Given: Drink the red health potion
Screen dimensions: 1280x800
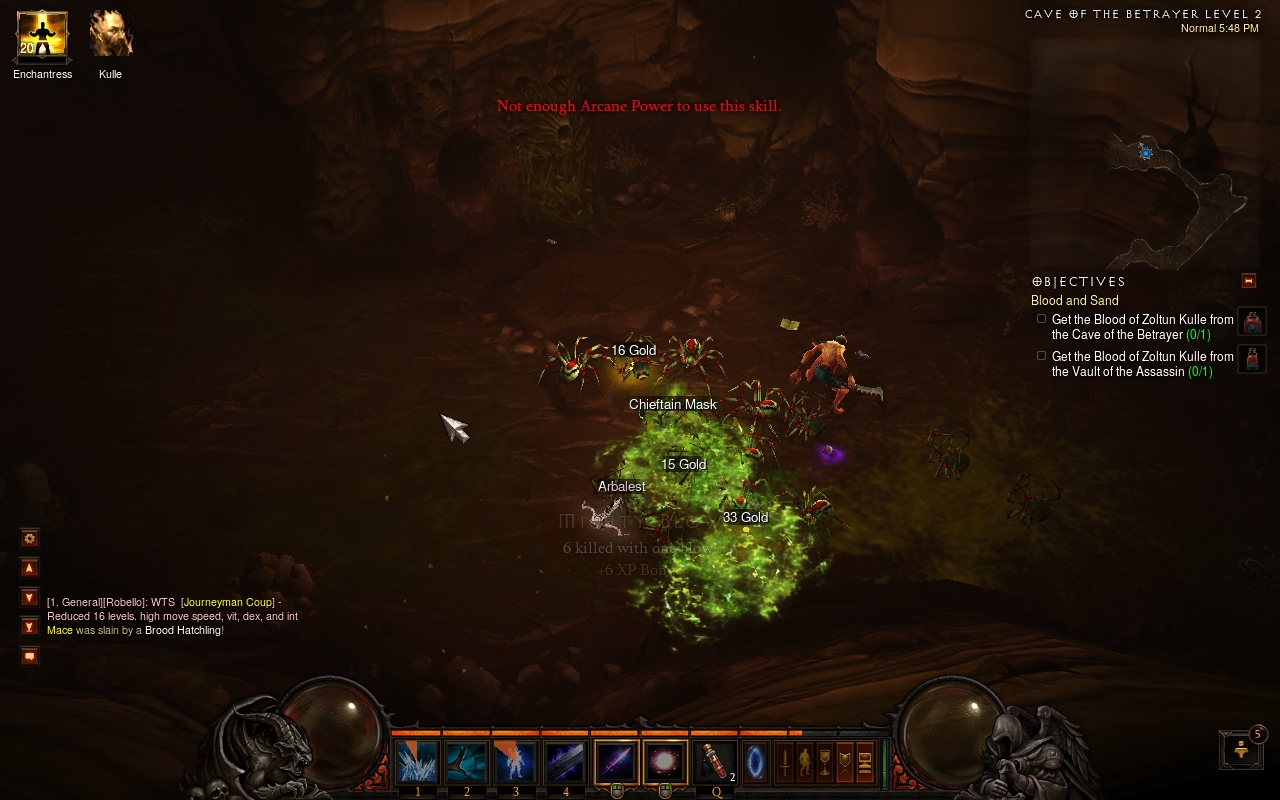Looking at the screenshot, I should [x=715, y=763].
